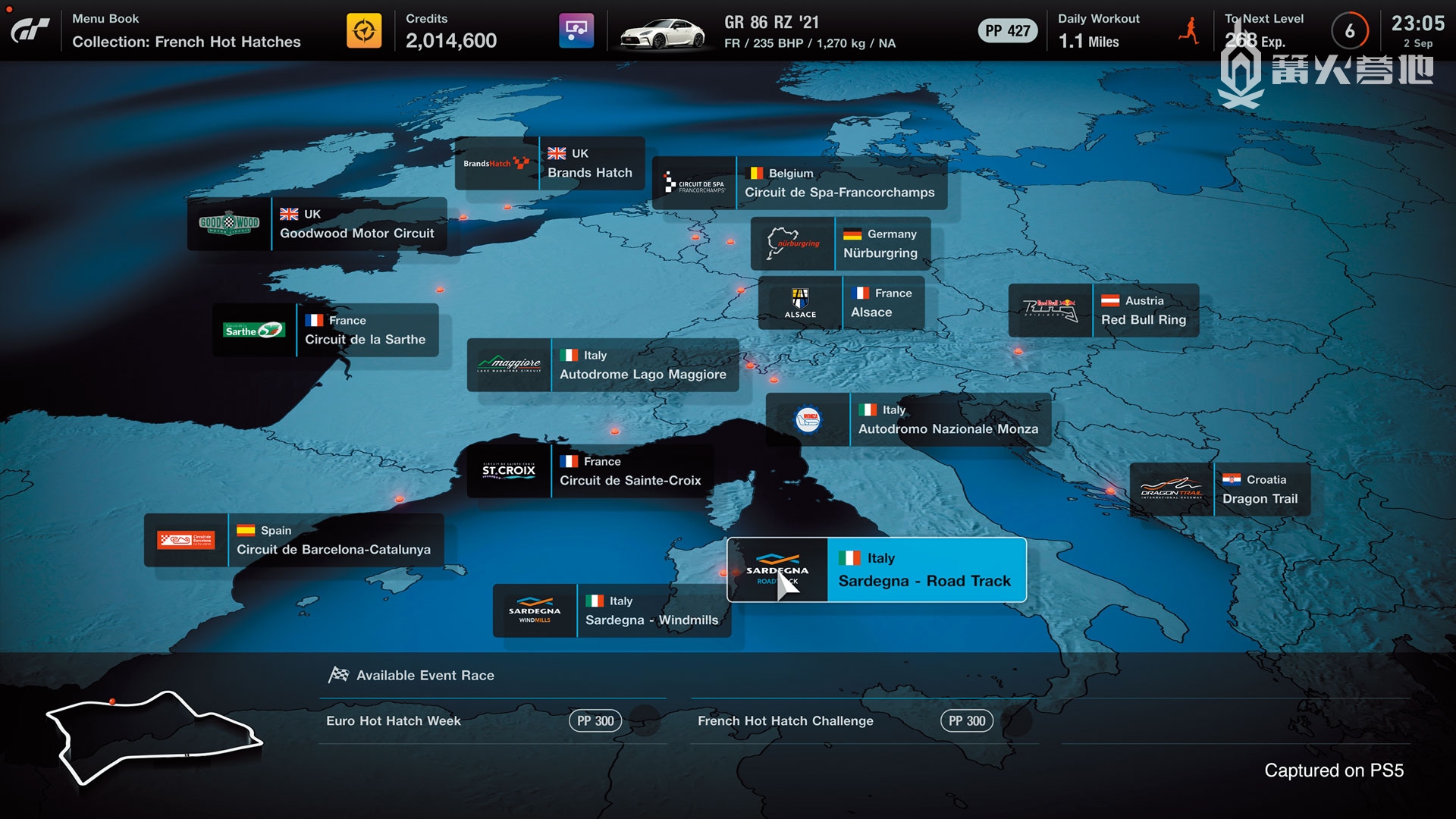Open Circuit de Spa-Francorchamps
The image size is (1456, 819).
point(800,184)
